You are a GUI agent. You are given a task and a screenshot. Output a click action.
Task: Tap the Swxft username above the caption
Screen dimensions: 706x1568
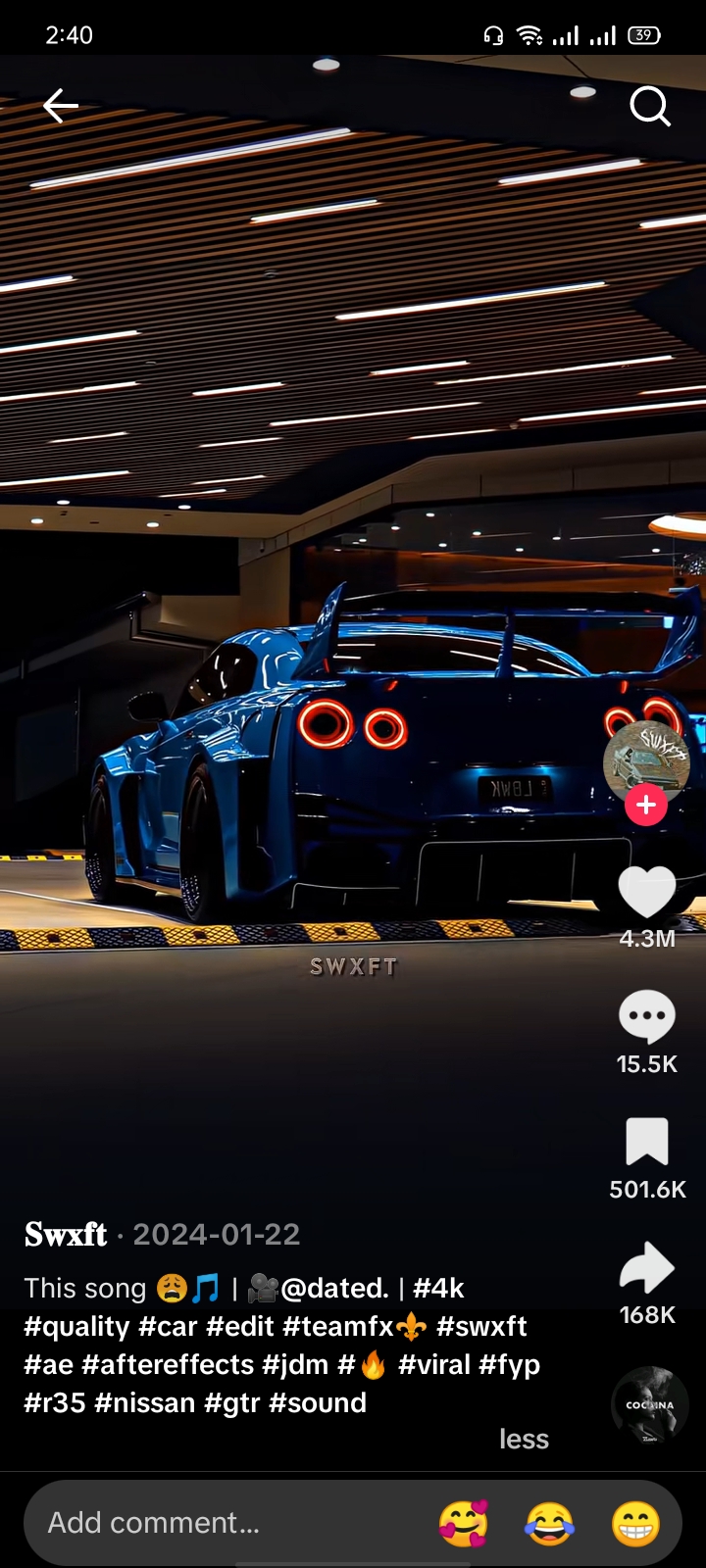click(x=66, y=1235)
